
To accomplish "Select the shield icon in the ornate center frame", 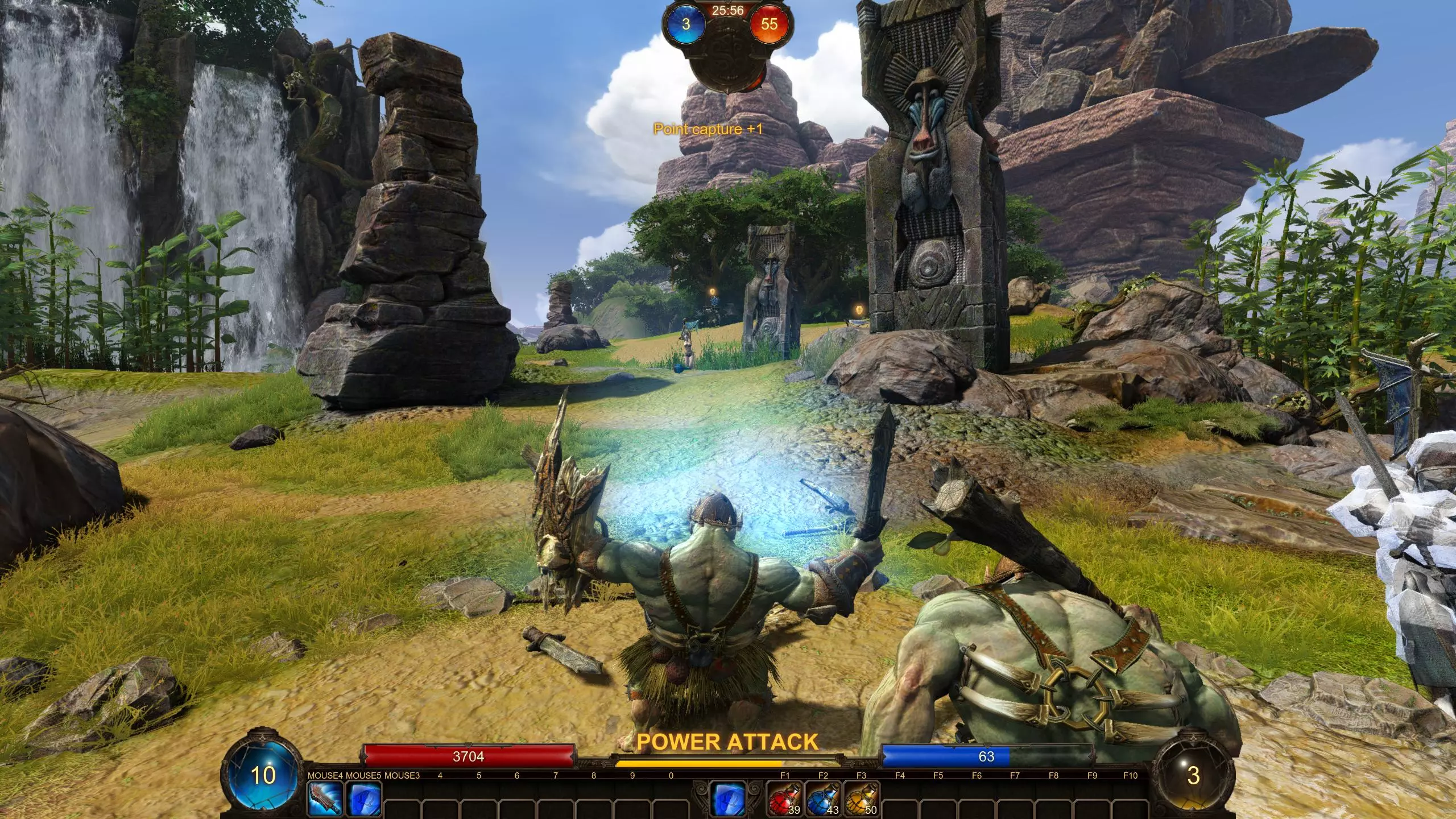I will [x=729, y=799].
